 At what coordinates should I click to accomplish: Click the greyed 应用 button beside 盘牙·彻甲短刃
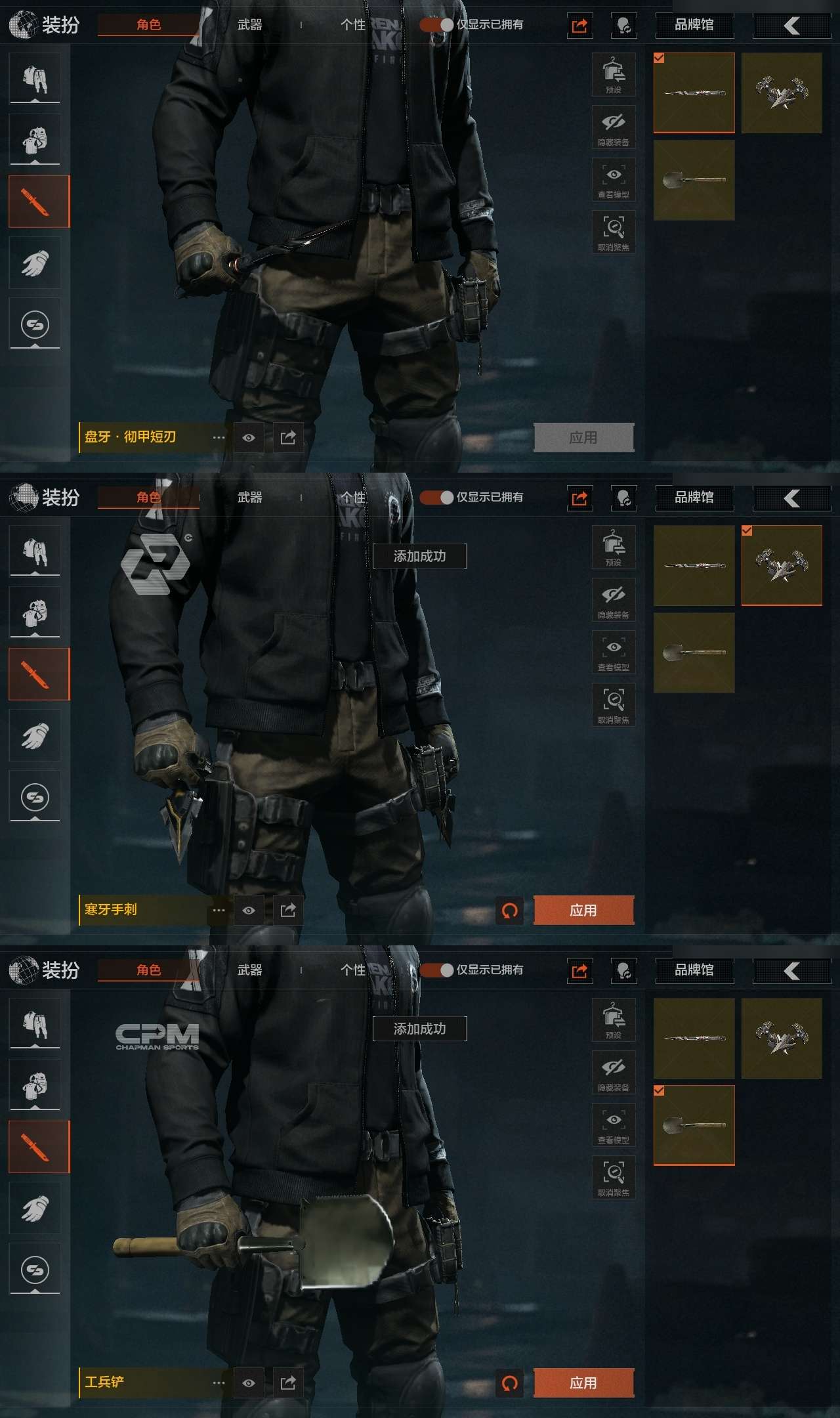click(583, 438)
